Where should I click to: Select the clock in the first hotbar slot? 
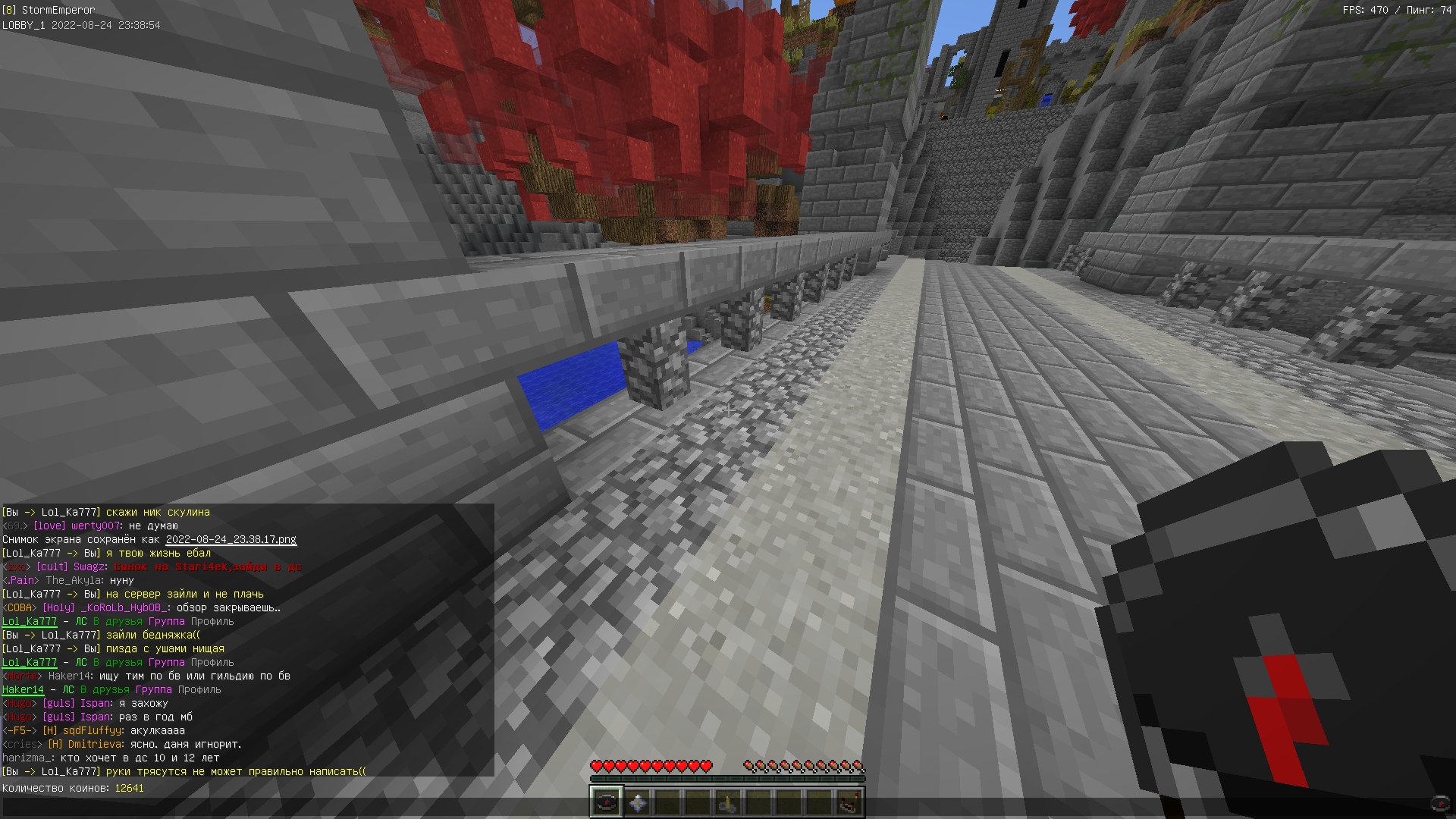click(607, 800)
